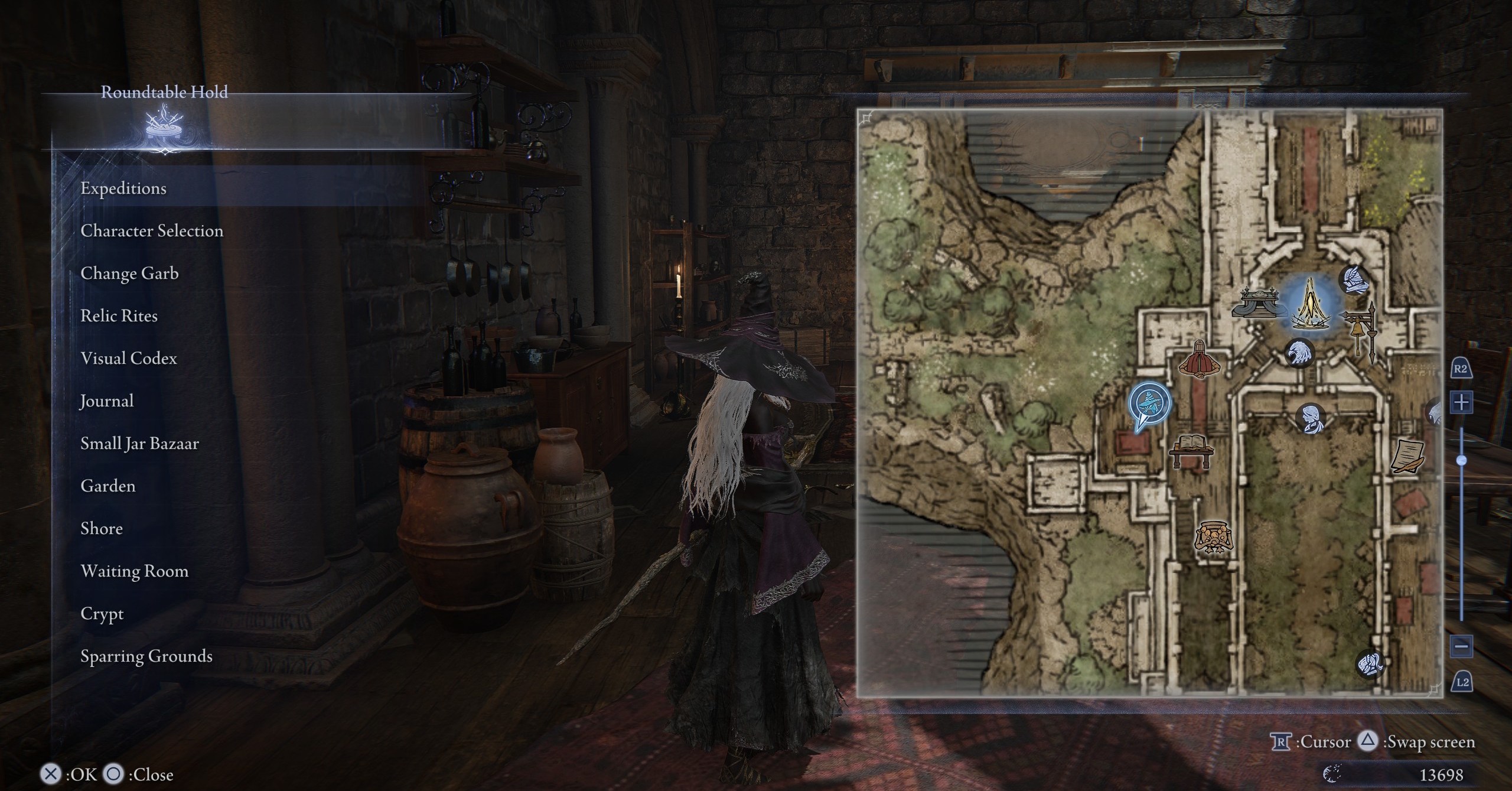Image resolution: width=1512 pixels, height=791 pixels.
Task: Choose the Shore destination
Action: coord(102,528)
